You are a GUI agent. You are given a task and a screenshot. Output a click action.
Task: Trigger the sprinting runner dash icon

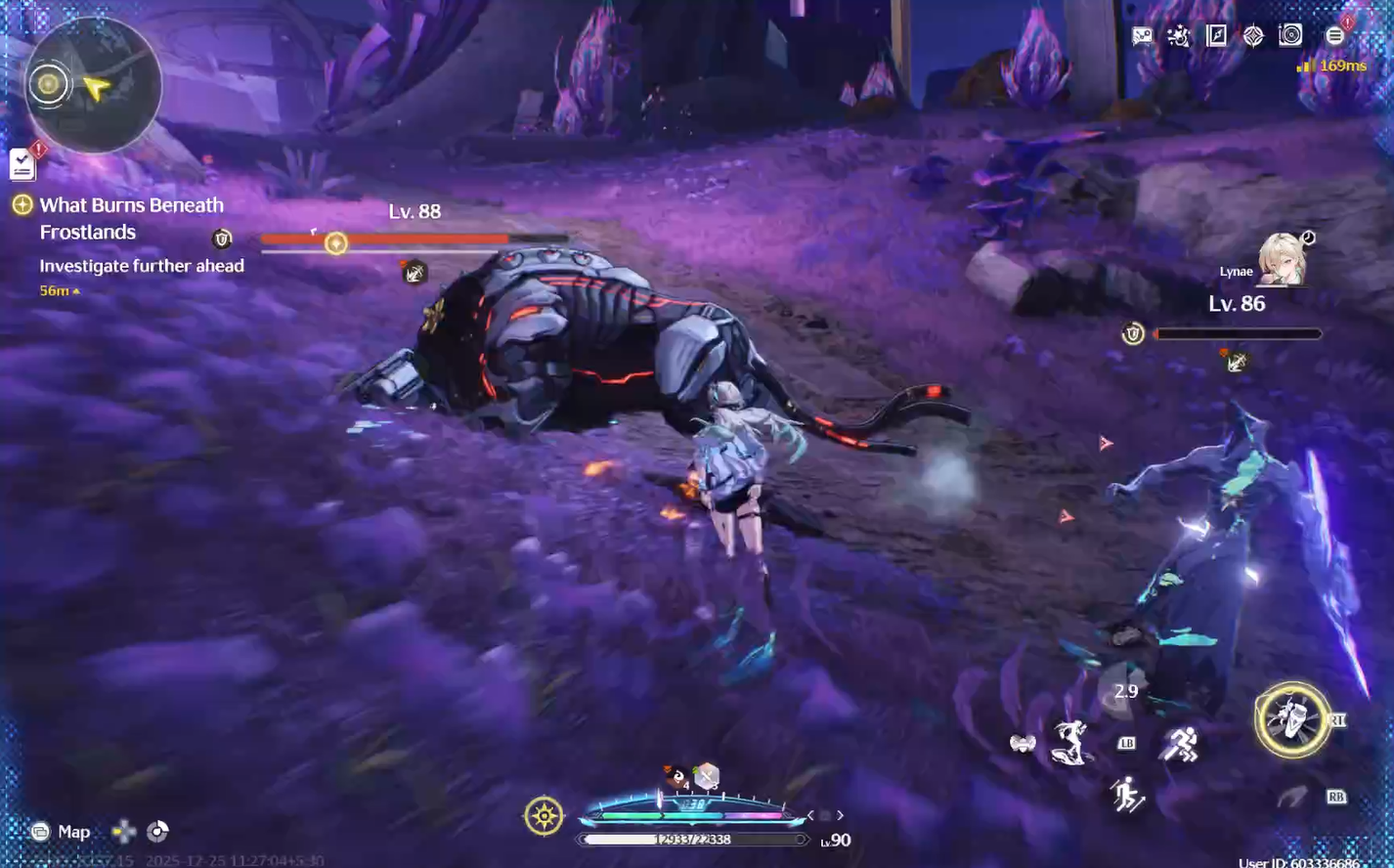[1180, 745]
